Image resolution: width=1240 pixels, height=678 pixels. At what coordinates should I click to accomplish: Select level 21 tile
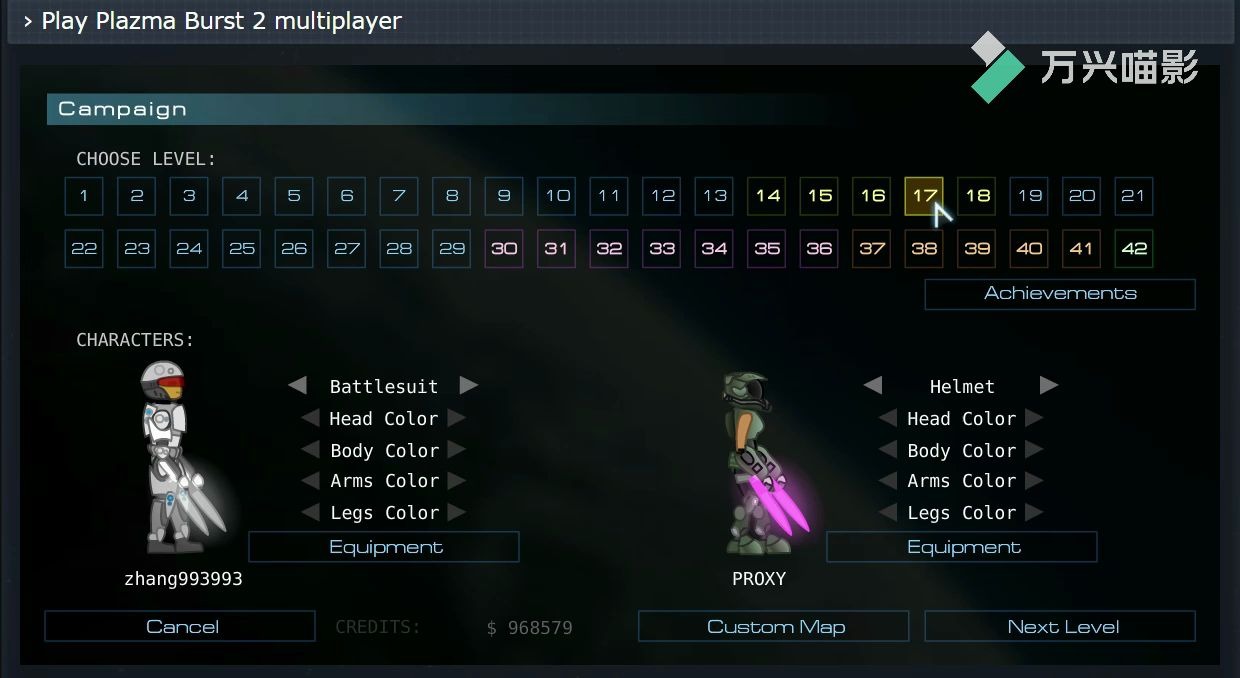pos(1134,196)
